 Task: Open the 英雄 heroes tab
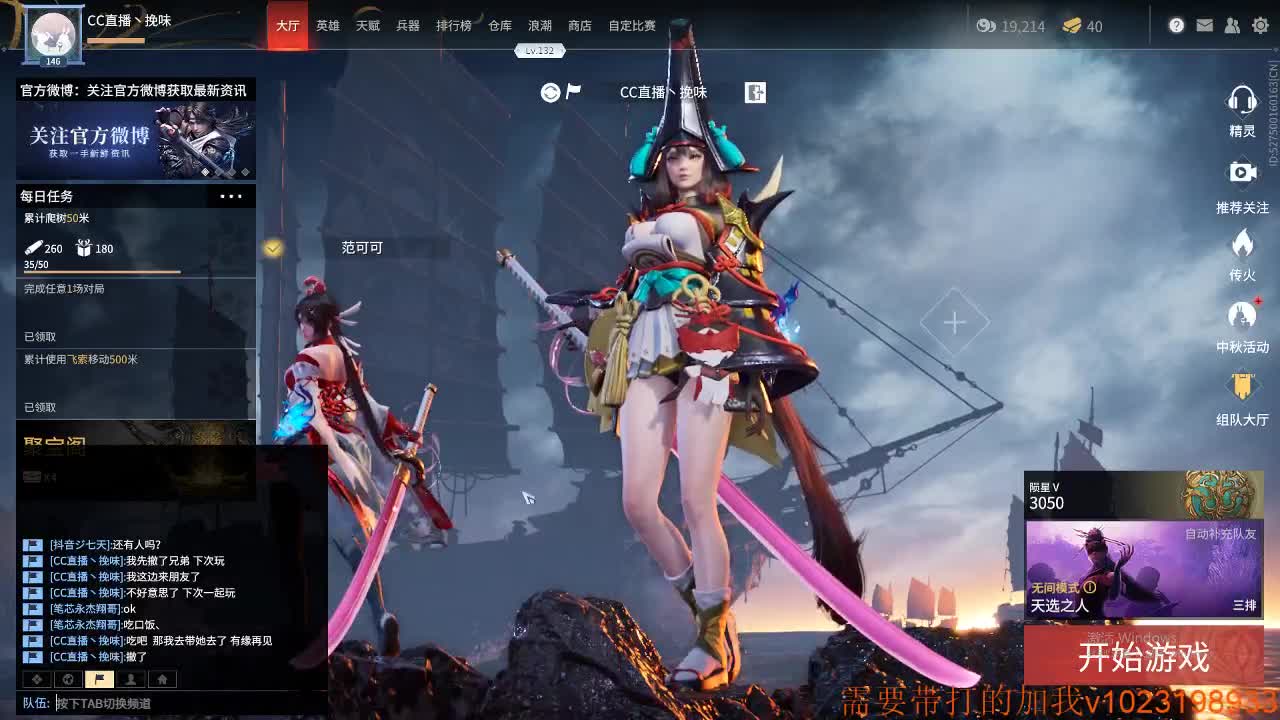[328, 26]
